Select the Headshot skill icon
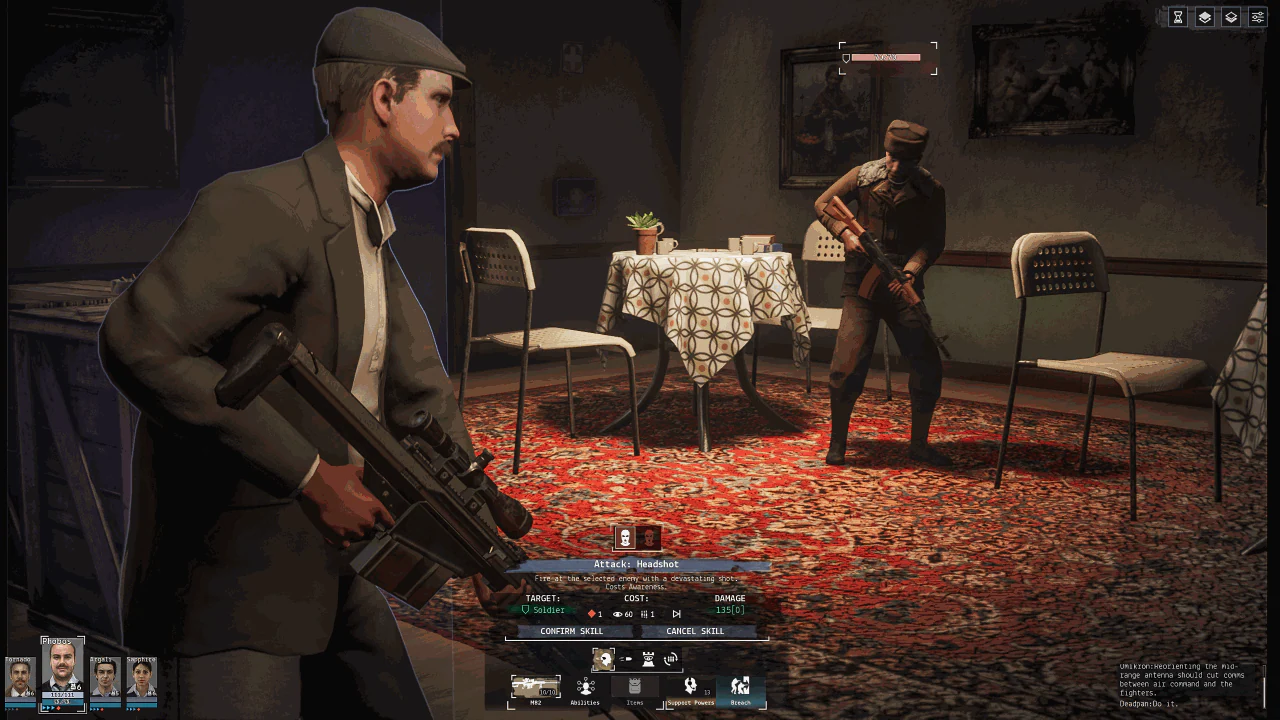Image resolution: width=1280 pixels, height=720 pixels. [x=604, y=659]
